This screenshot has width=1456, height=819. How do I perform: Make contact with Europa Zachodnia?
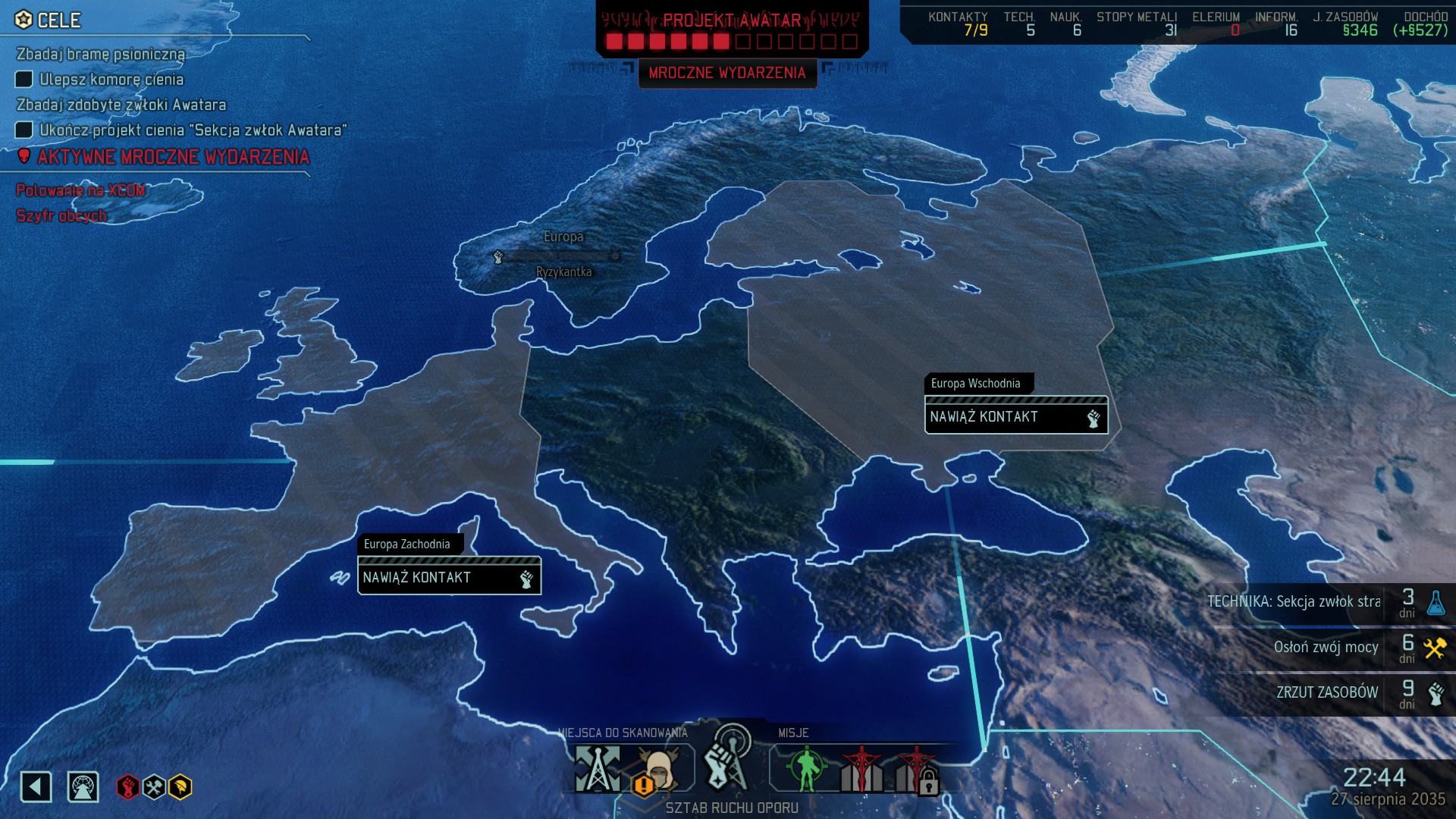(449, 577)
